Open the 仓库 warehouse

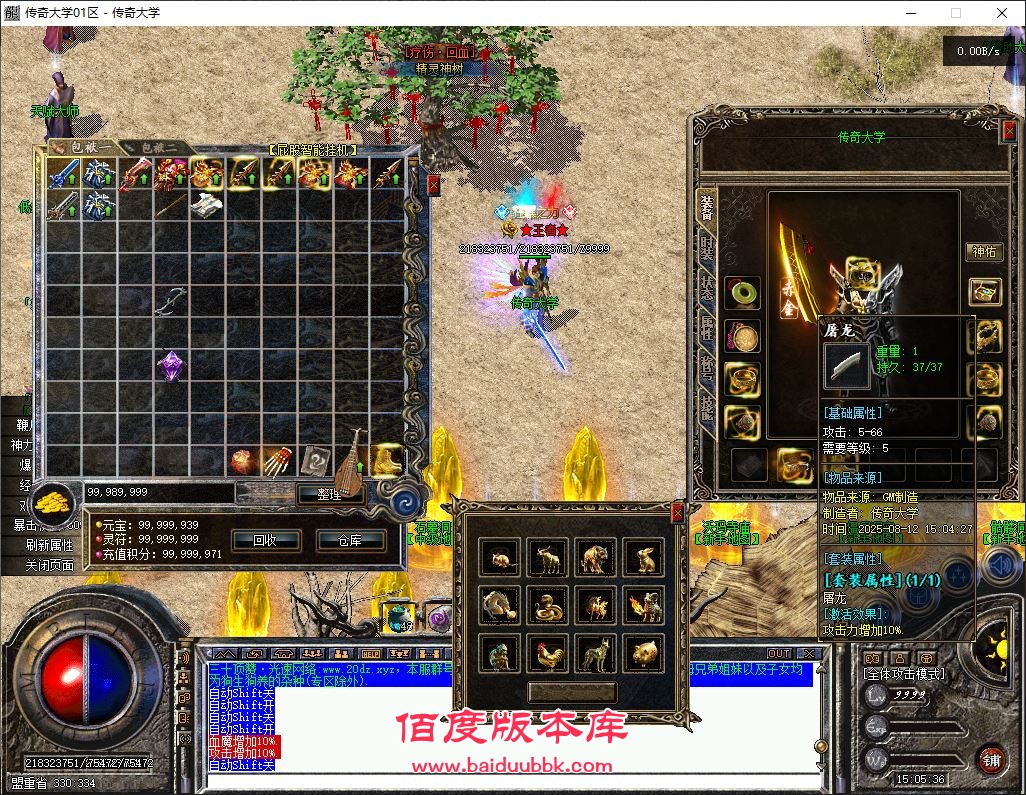349,540
